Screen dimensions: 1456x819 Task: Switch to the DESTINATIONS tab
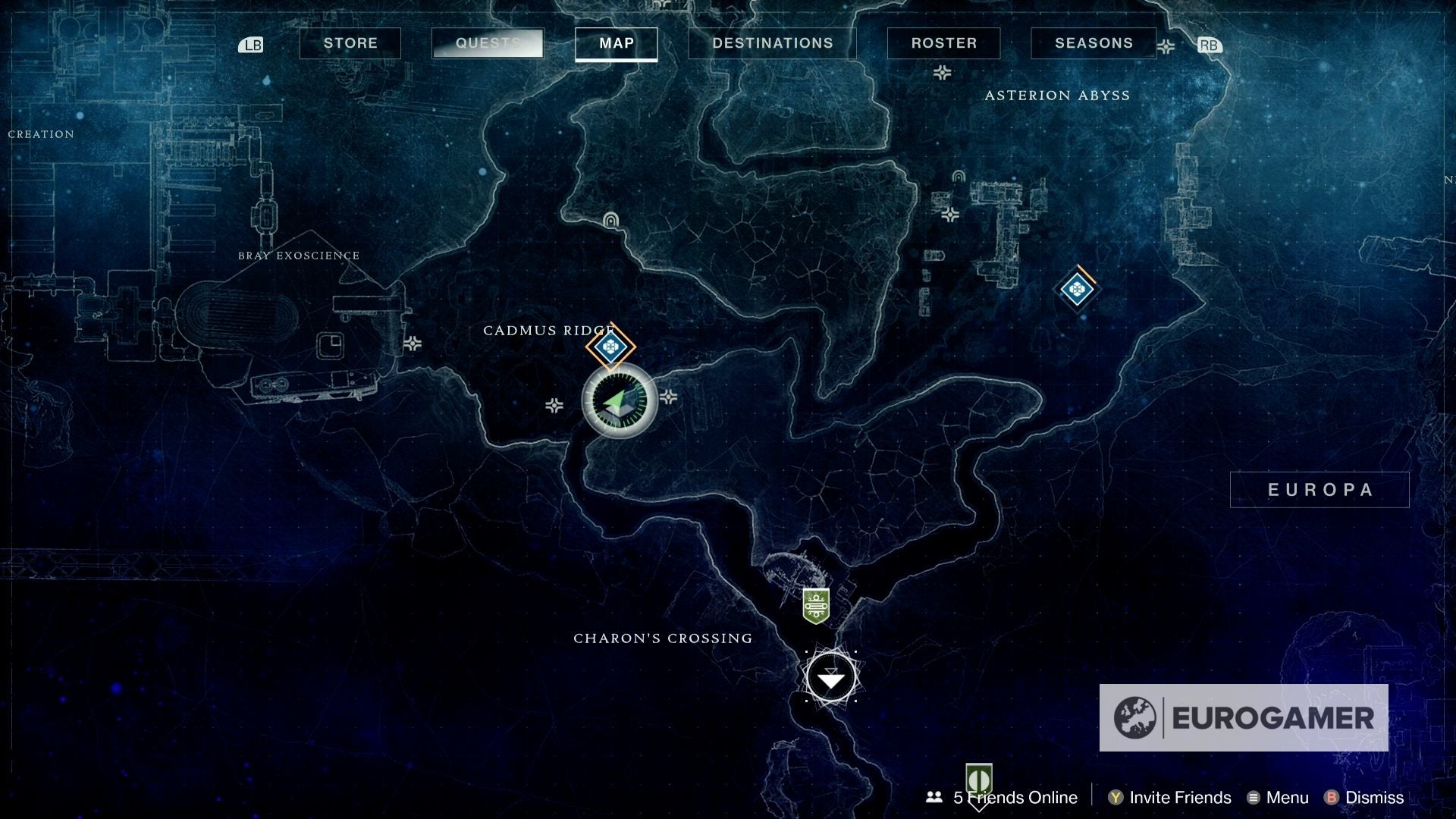click(772, 43)
